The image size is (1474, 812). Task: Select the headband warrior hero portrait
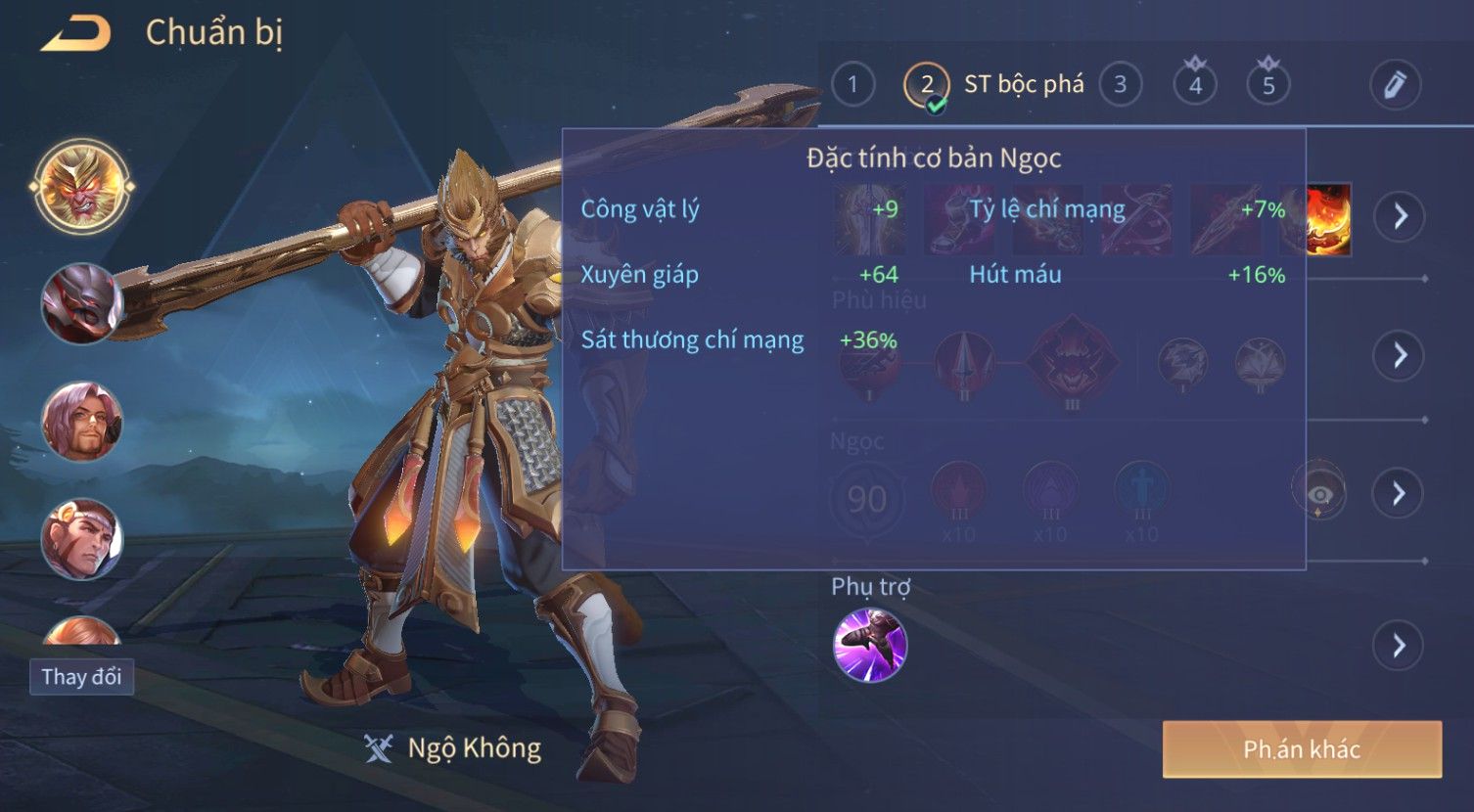pyautogui.click(x=81, y=539)
